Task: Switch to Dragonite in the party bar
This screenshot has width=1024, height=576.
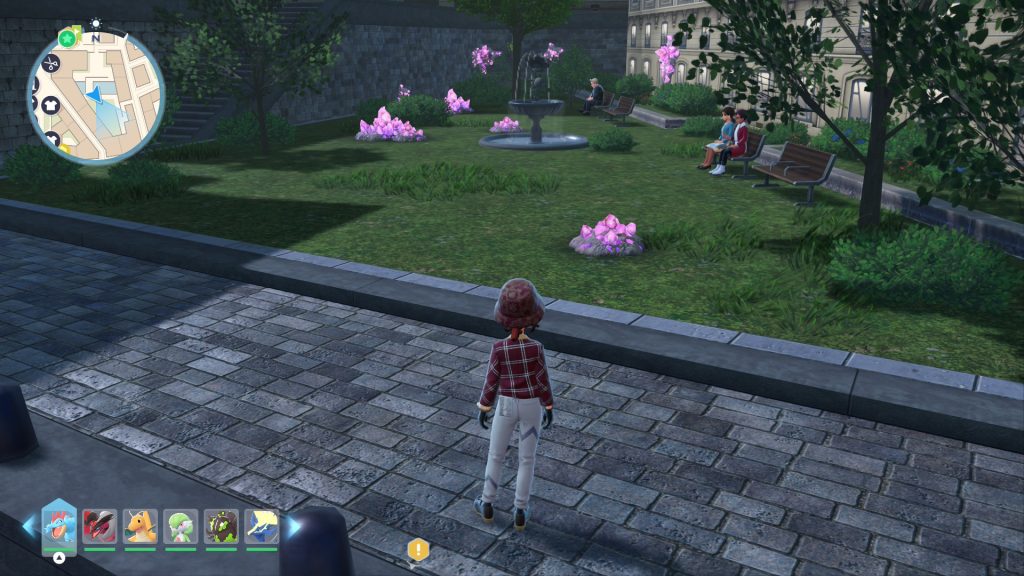Action: 140,526
